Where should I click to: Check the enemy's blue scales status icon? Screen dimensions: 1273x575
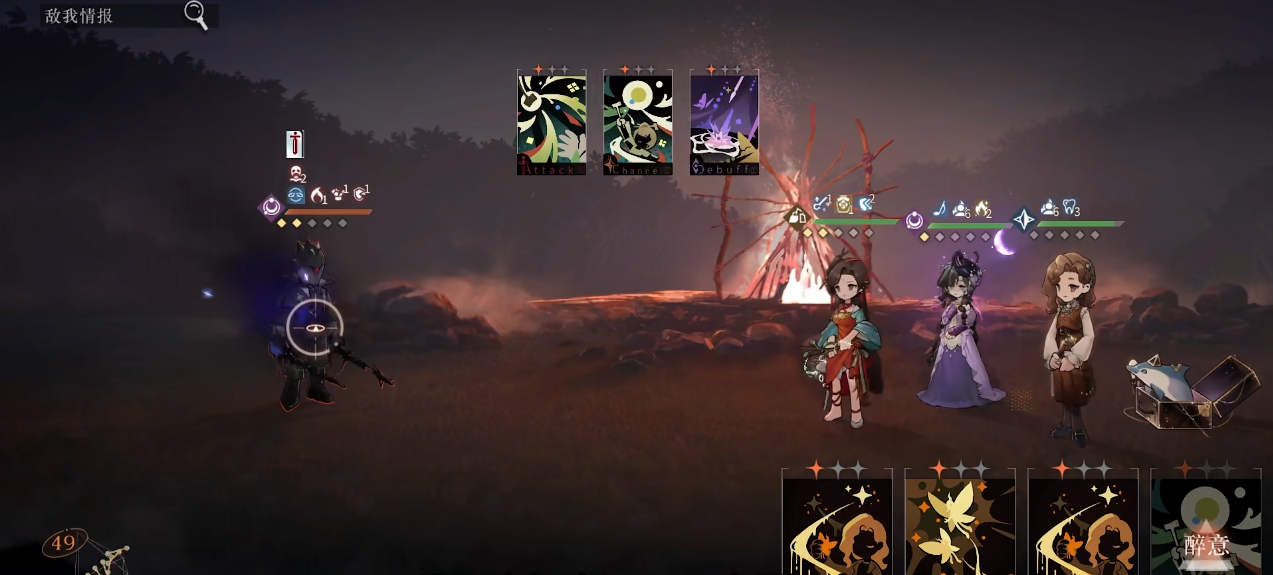coord(296,195)
